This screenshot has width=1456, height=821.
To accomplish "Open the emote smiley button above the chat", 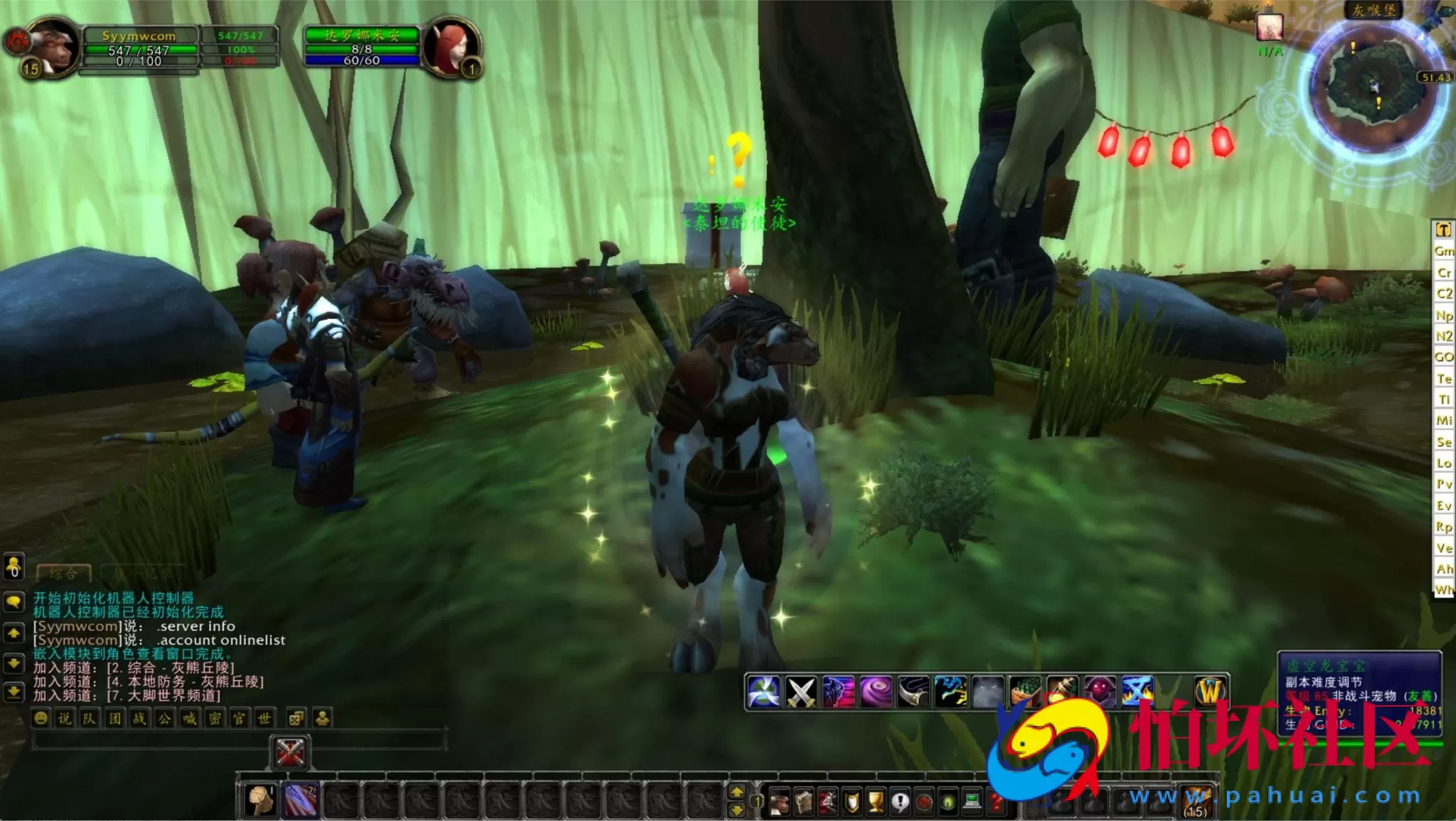I will click(41, 718).
